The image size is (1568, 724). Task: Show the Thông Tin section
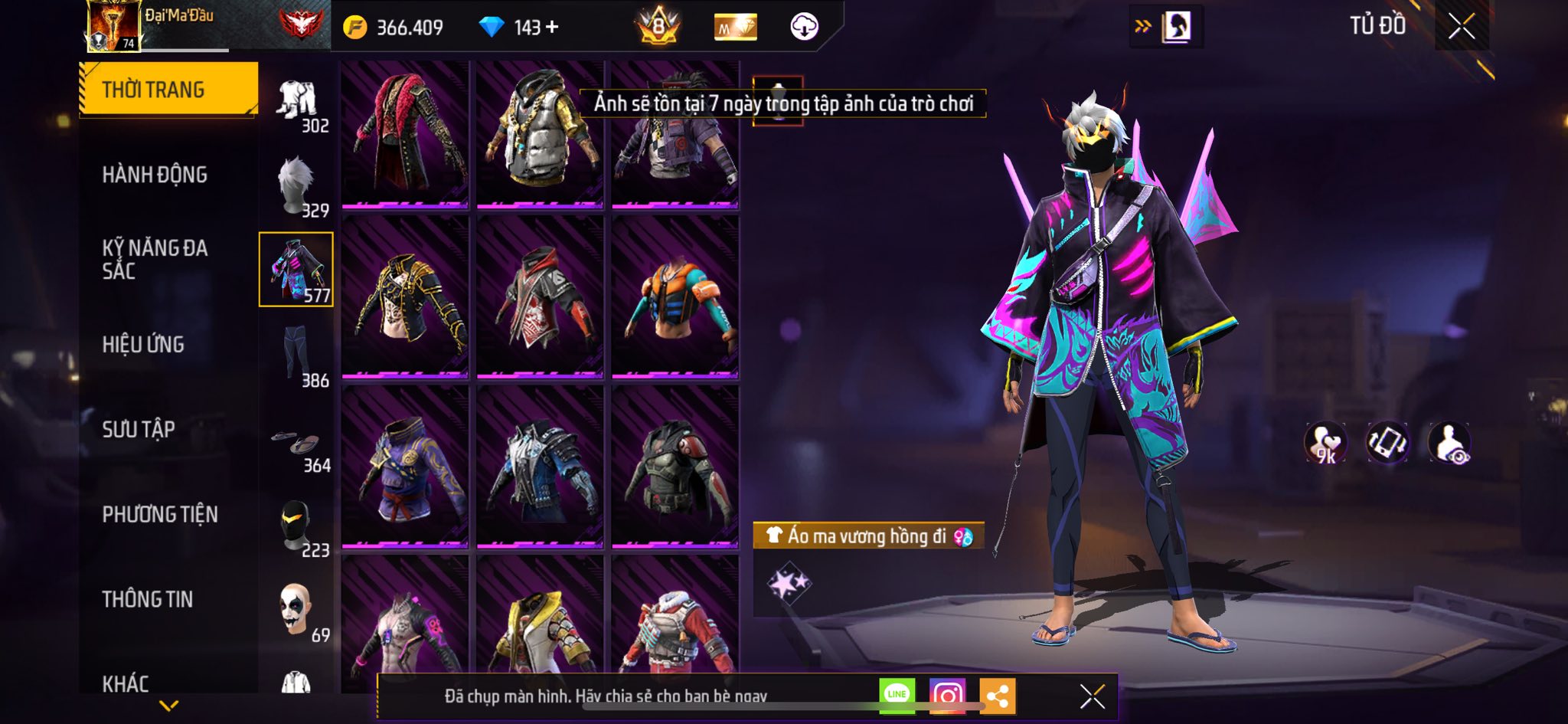148,599
